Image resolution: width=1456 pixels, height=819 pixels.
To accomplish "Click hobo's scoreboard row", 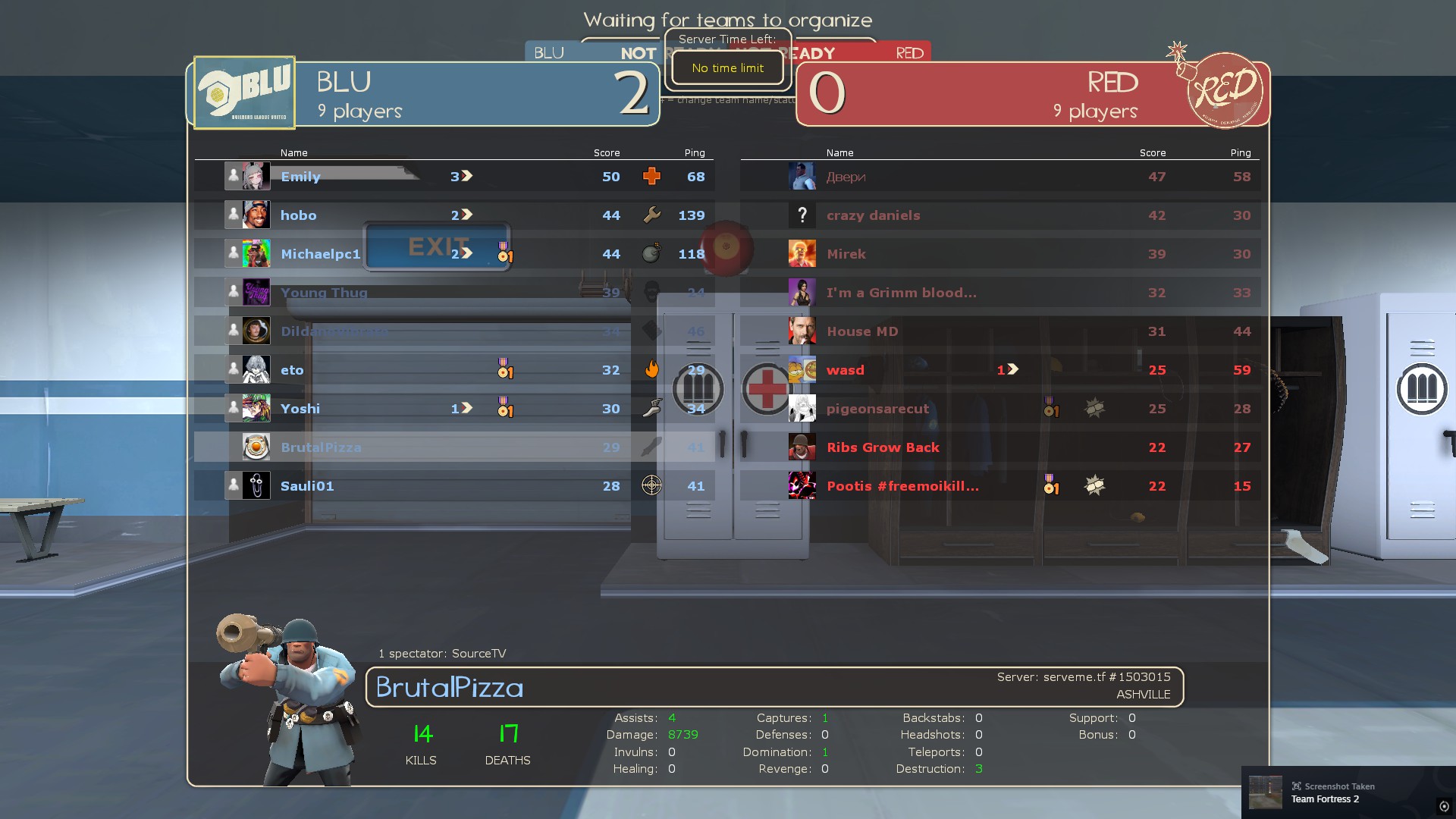I will point(453,215).
